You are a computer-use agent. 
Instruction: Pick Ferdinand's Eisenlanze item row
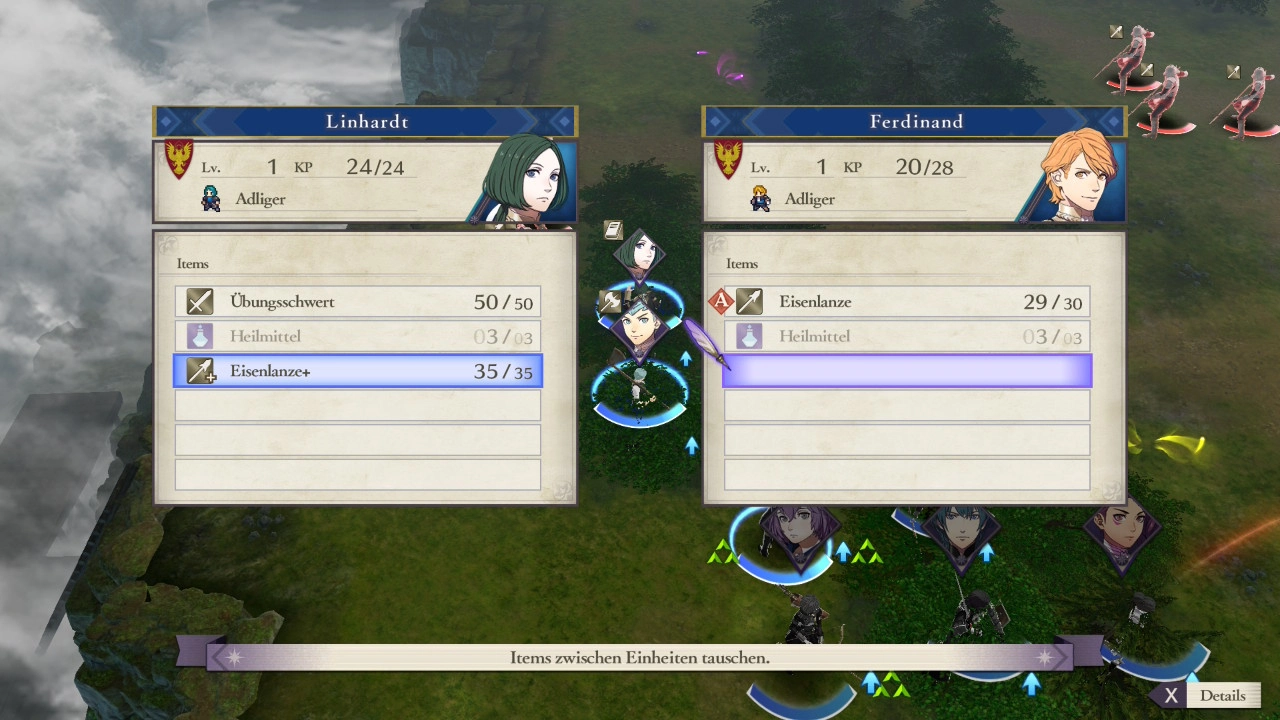coord(907,302)
